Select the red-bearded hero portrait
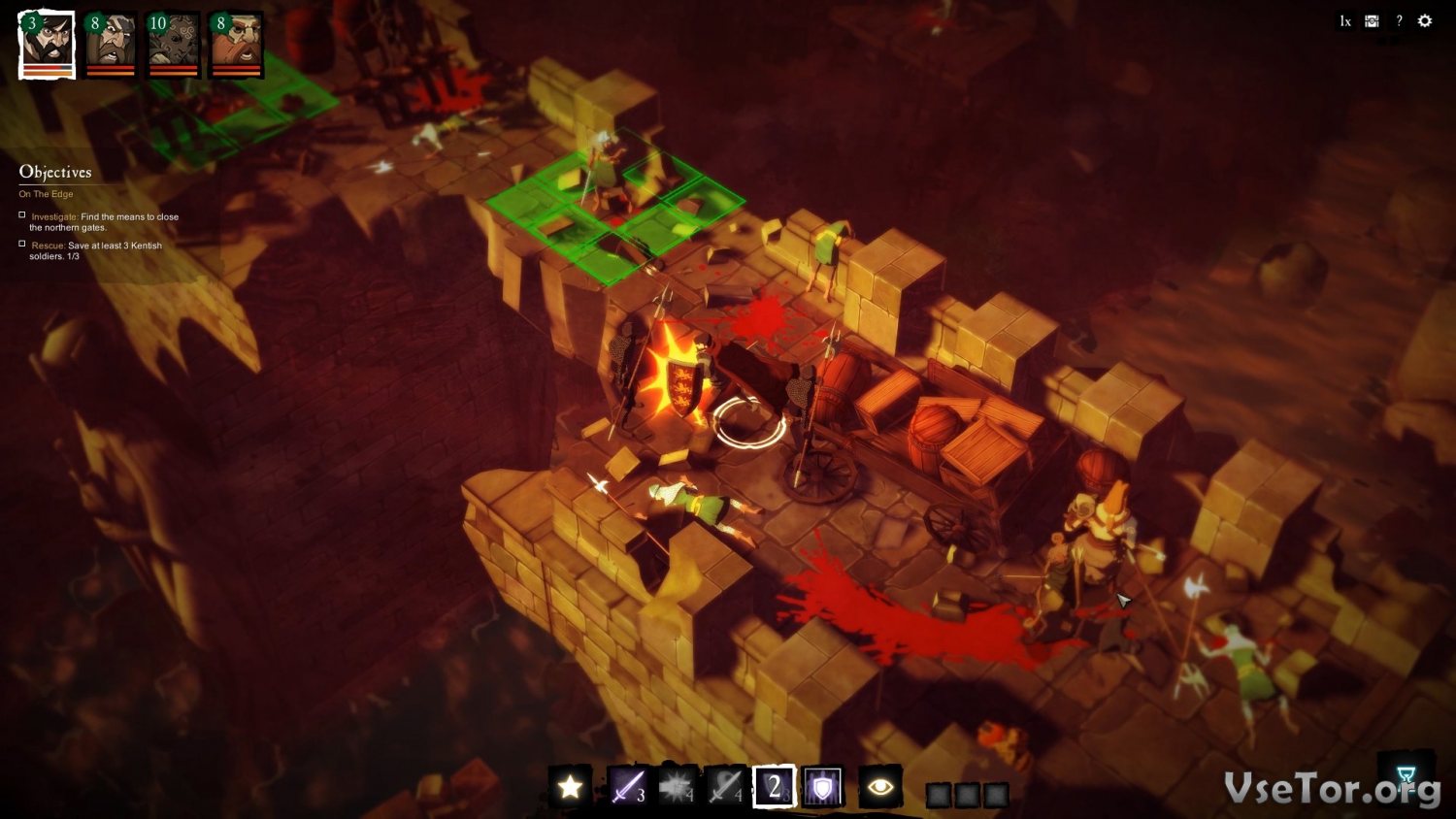The image size is (1456, 819). tap(236, 44)
